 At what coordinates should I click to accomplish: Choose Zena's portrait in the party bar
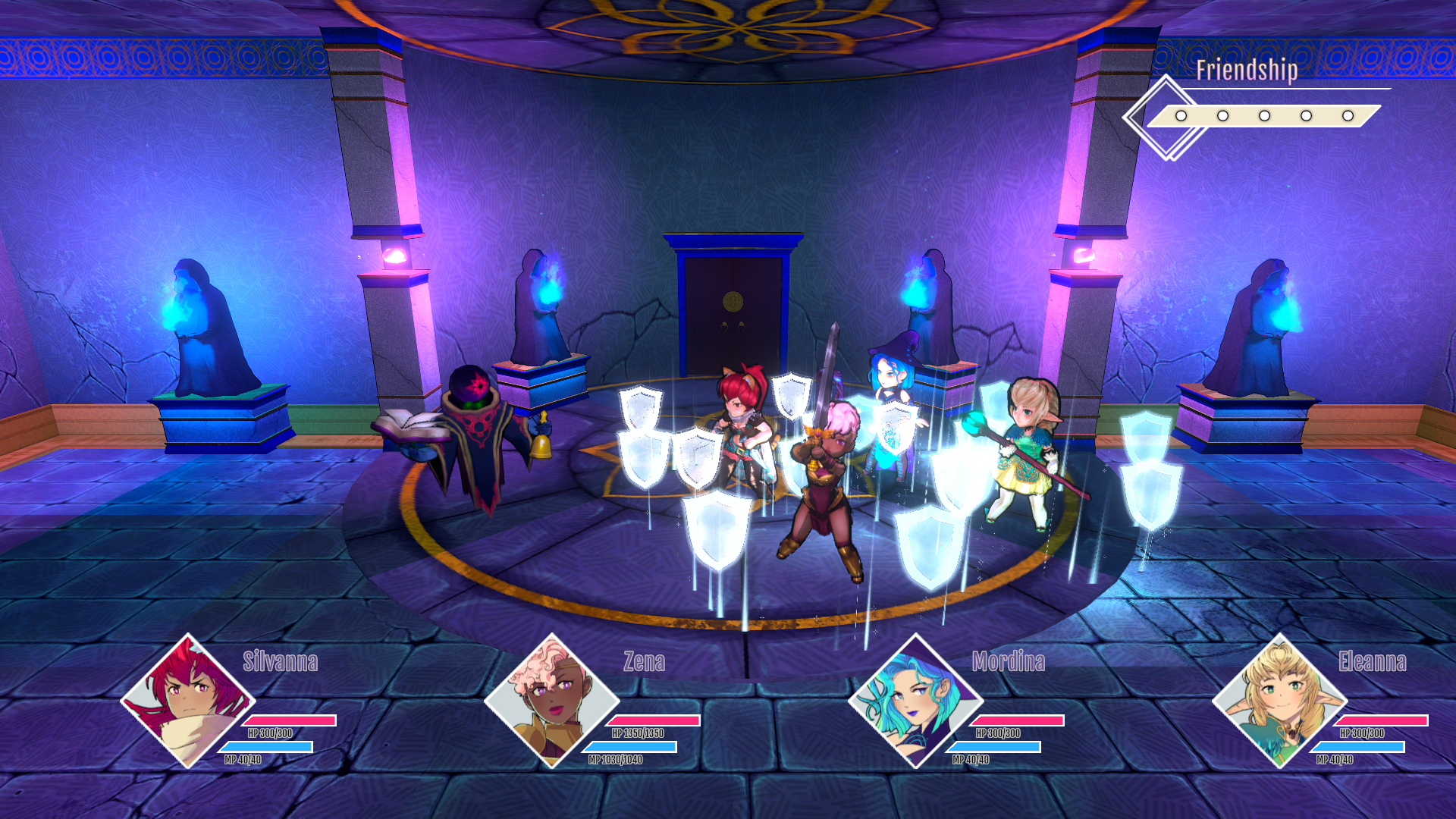(551, 701)
